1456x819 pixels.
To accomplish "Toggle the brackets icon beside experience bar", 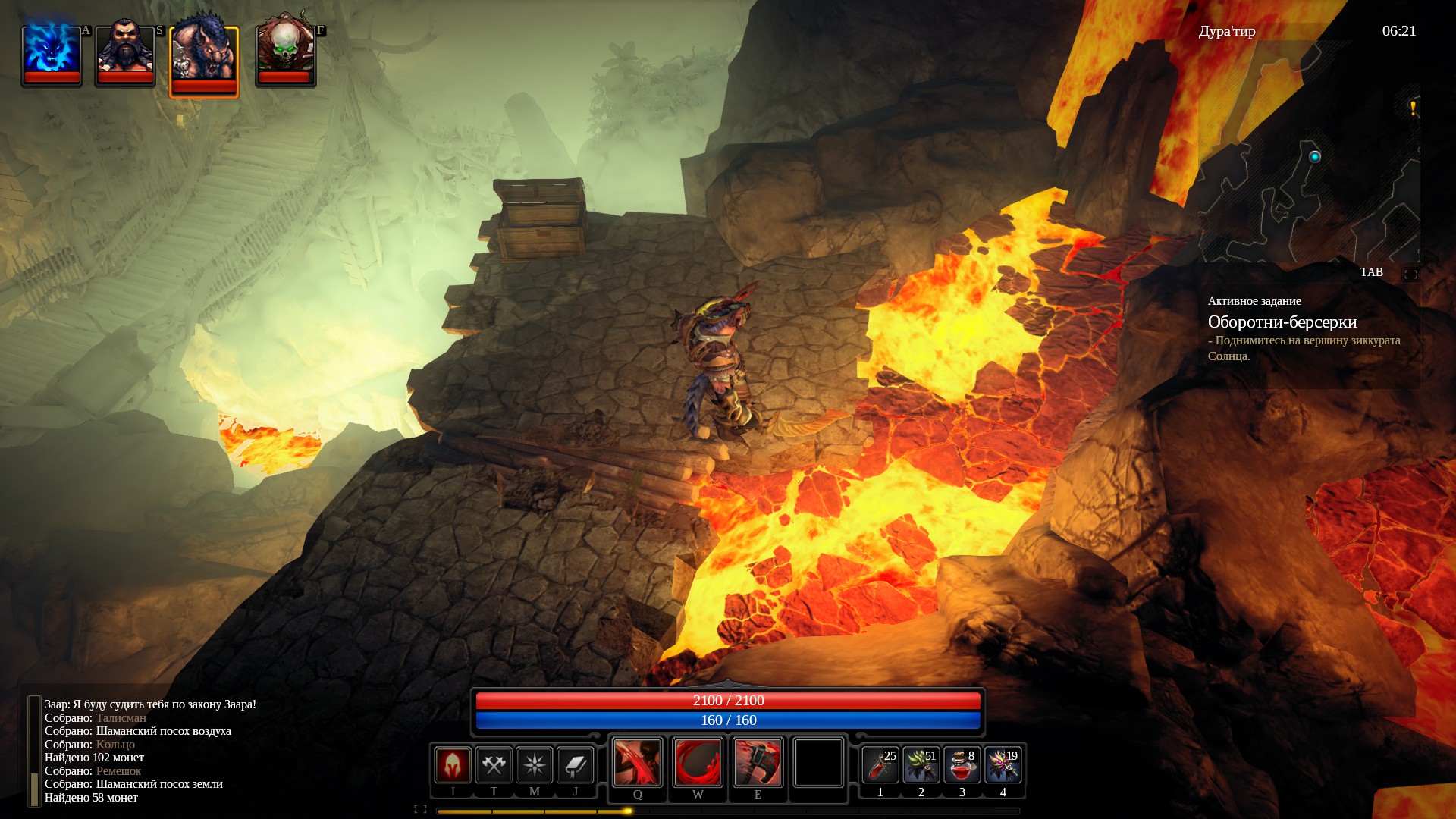I will [x=420, y=809].
